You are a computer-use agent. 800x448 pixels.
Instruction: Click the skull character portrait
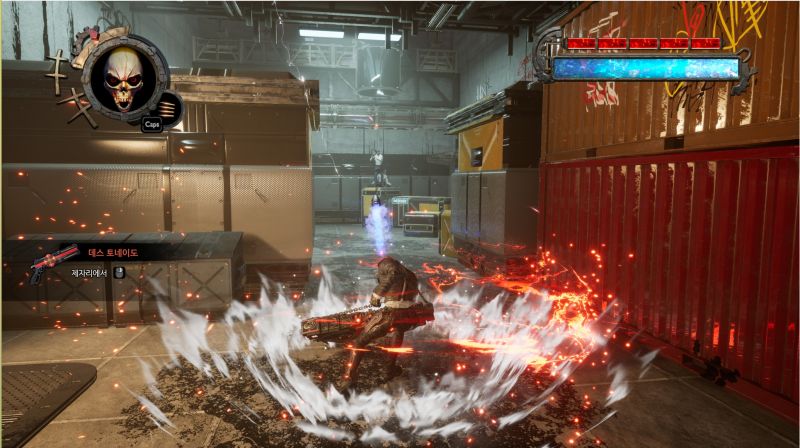(125, 76)
